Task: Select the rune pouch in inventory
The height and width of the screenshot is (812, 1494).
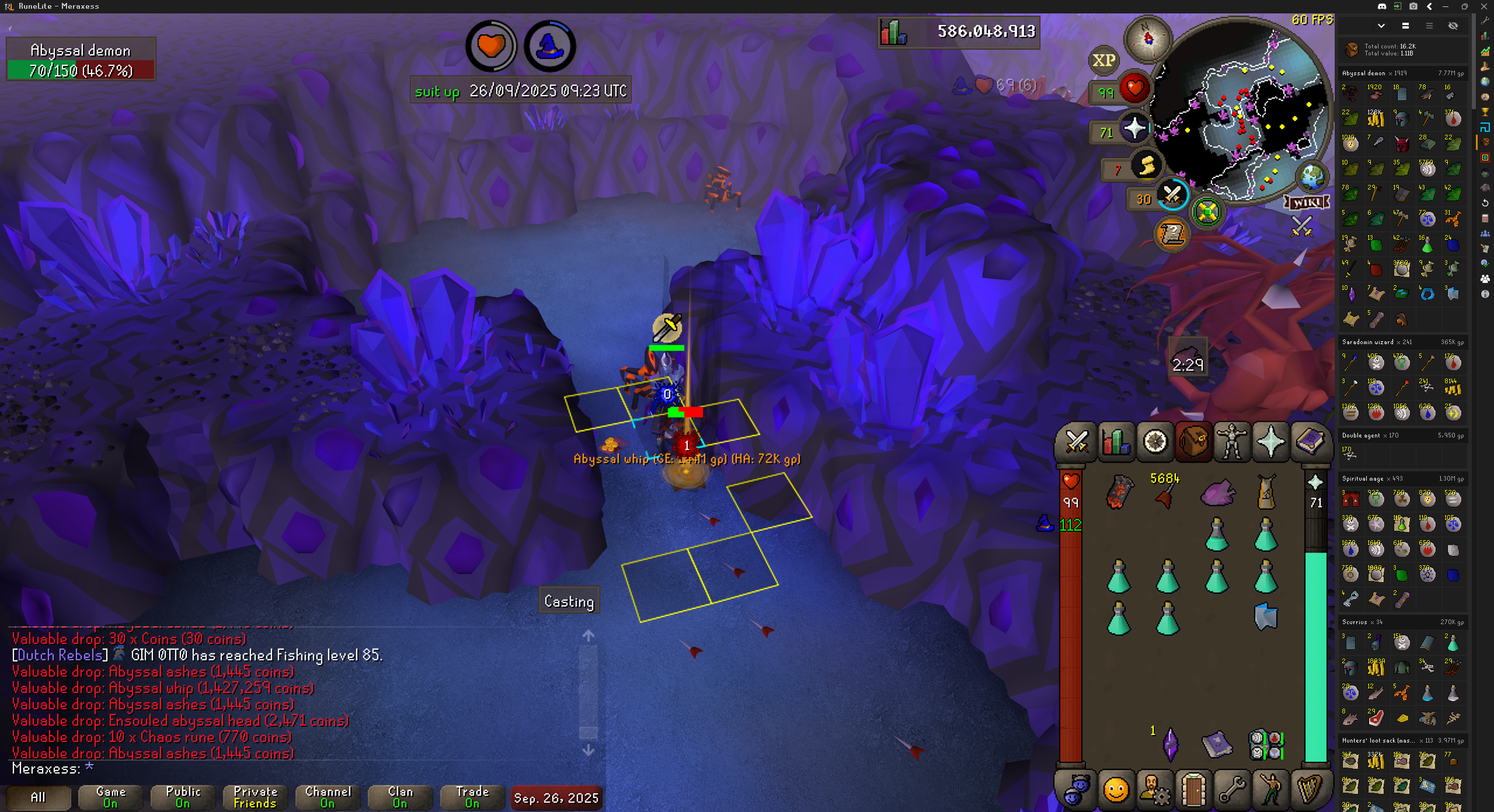Action: tap(1265, 744)
